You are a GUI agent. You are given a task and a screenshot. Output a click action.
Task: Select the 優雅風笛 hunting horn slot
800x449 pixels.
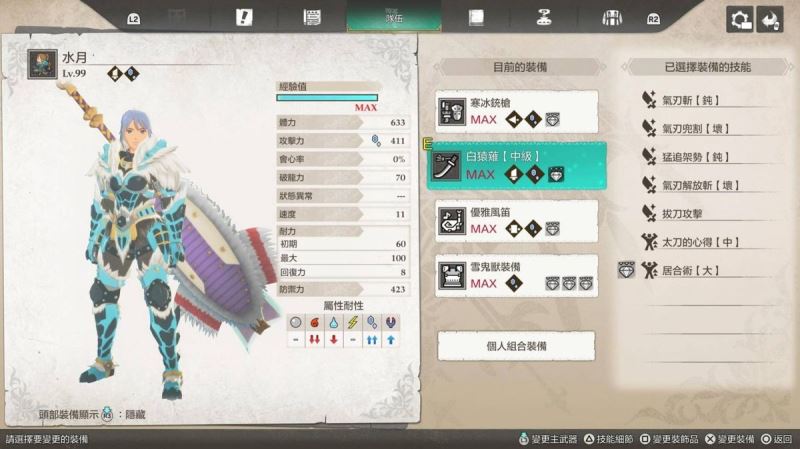click(x=517, y=220)
